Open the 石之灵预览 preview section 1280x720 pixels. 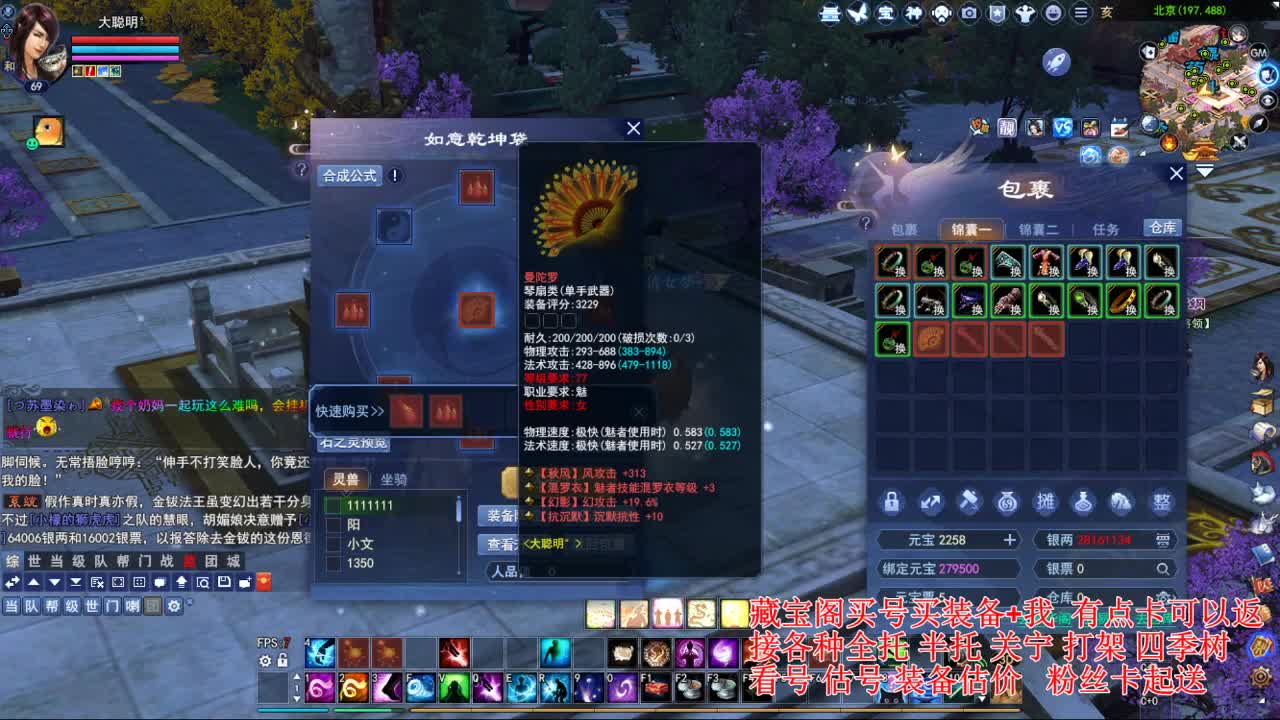pyautogui.click(x=352, y=444)
